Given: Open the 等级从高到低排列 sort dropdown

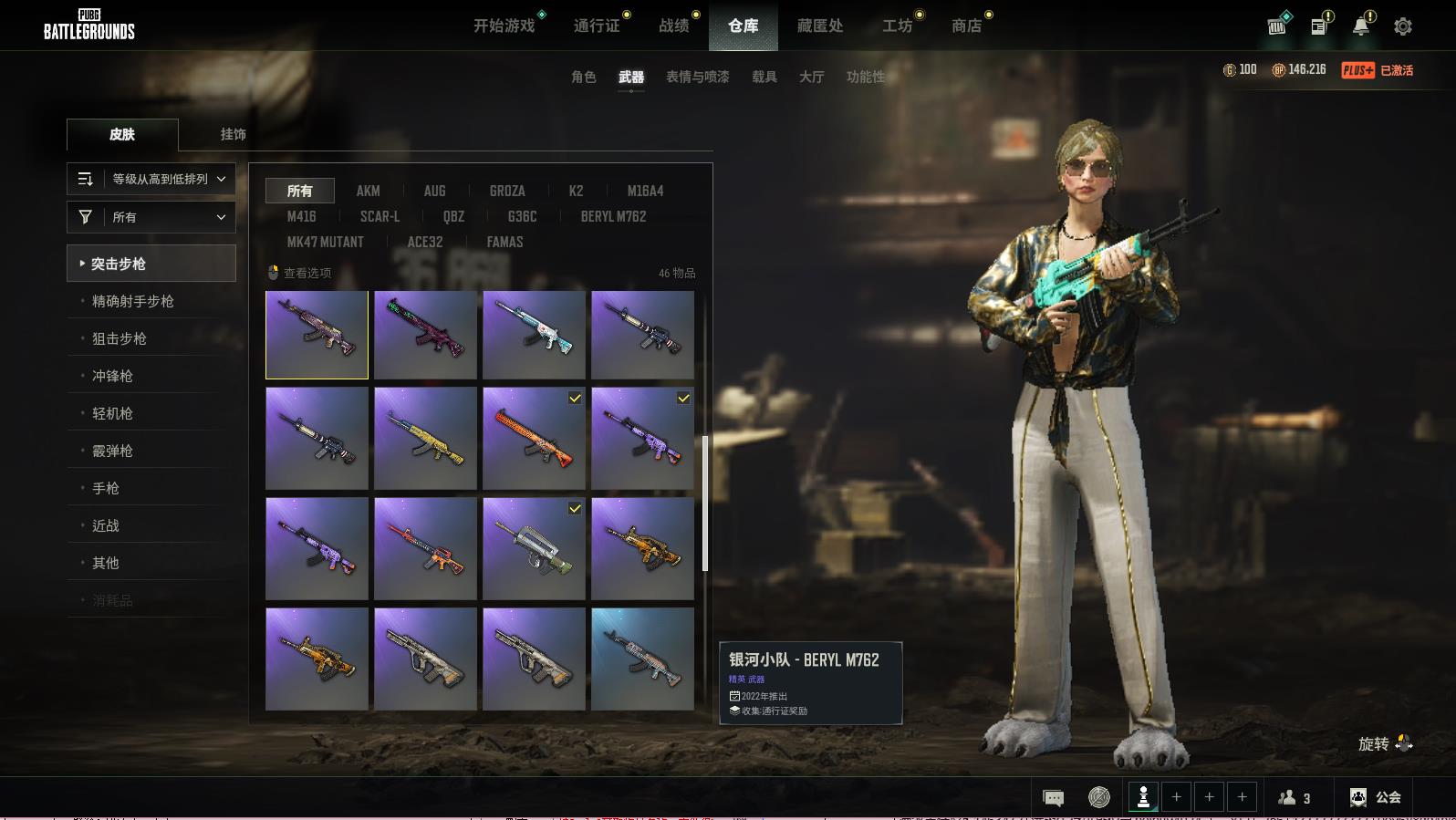Looking at the screenshot, I should click(x=151, y=179).
